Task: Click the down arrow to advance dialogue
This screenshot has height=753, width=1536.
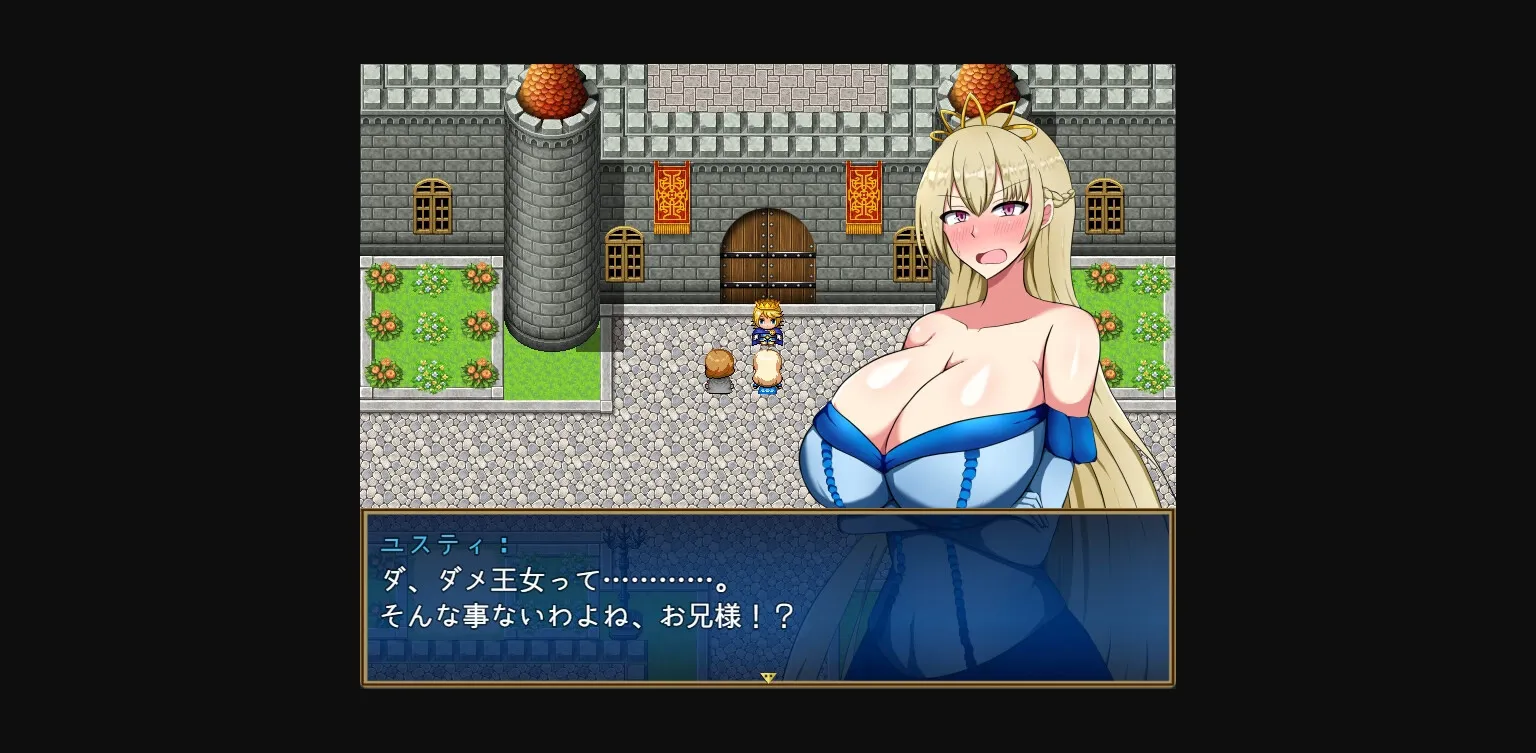Action: pos(768,677)
